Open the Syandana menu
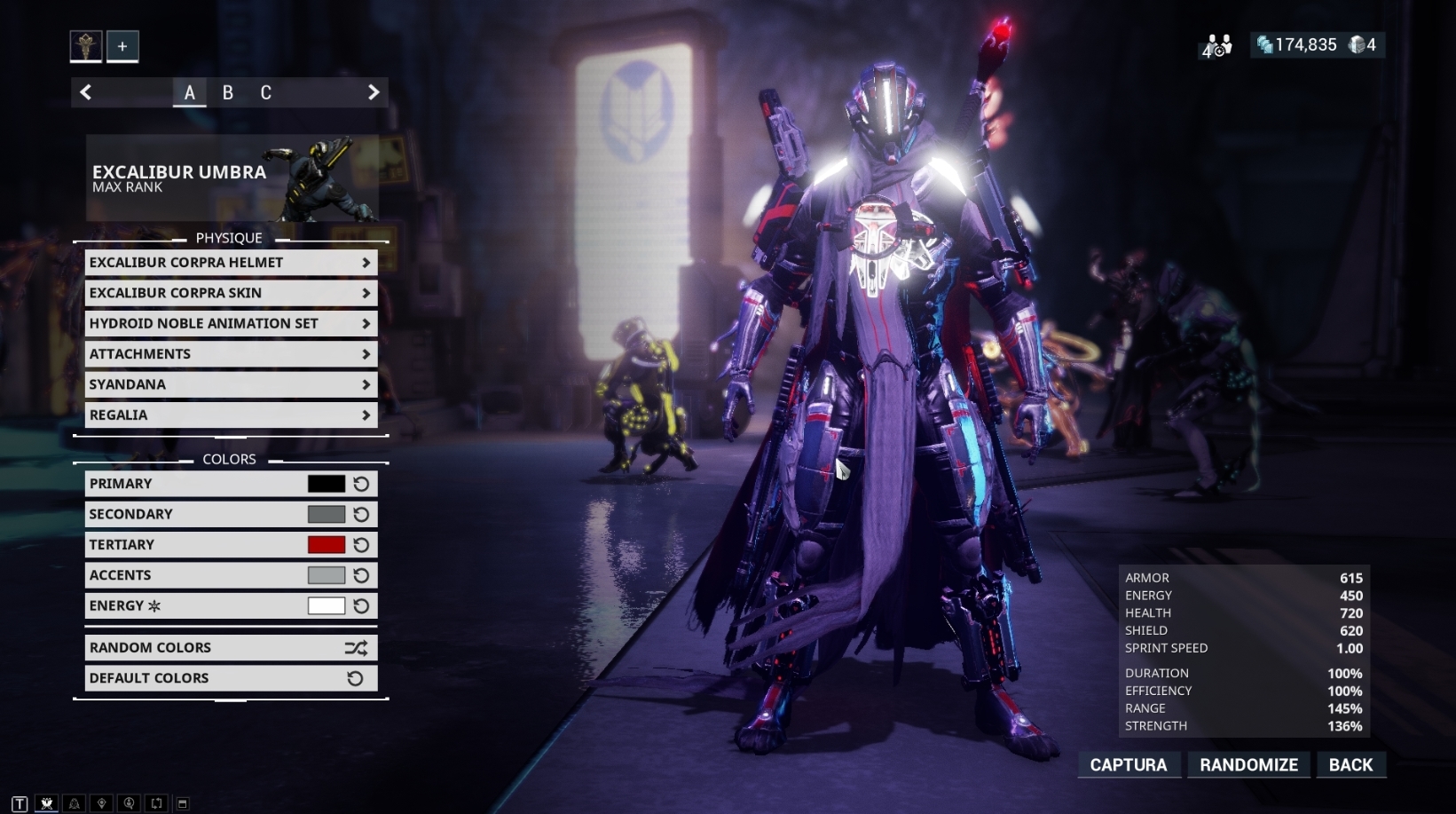Viewport: 1456px width, 814px height. (231, 384)
